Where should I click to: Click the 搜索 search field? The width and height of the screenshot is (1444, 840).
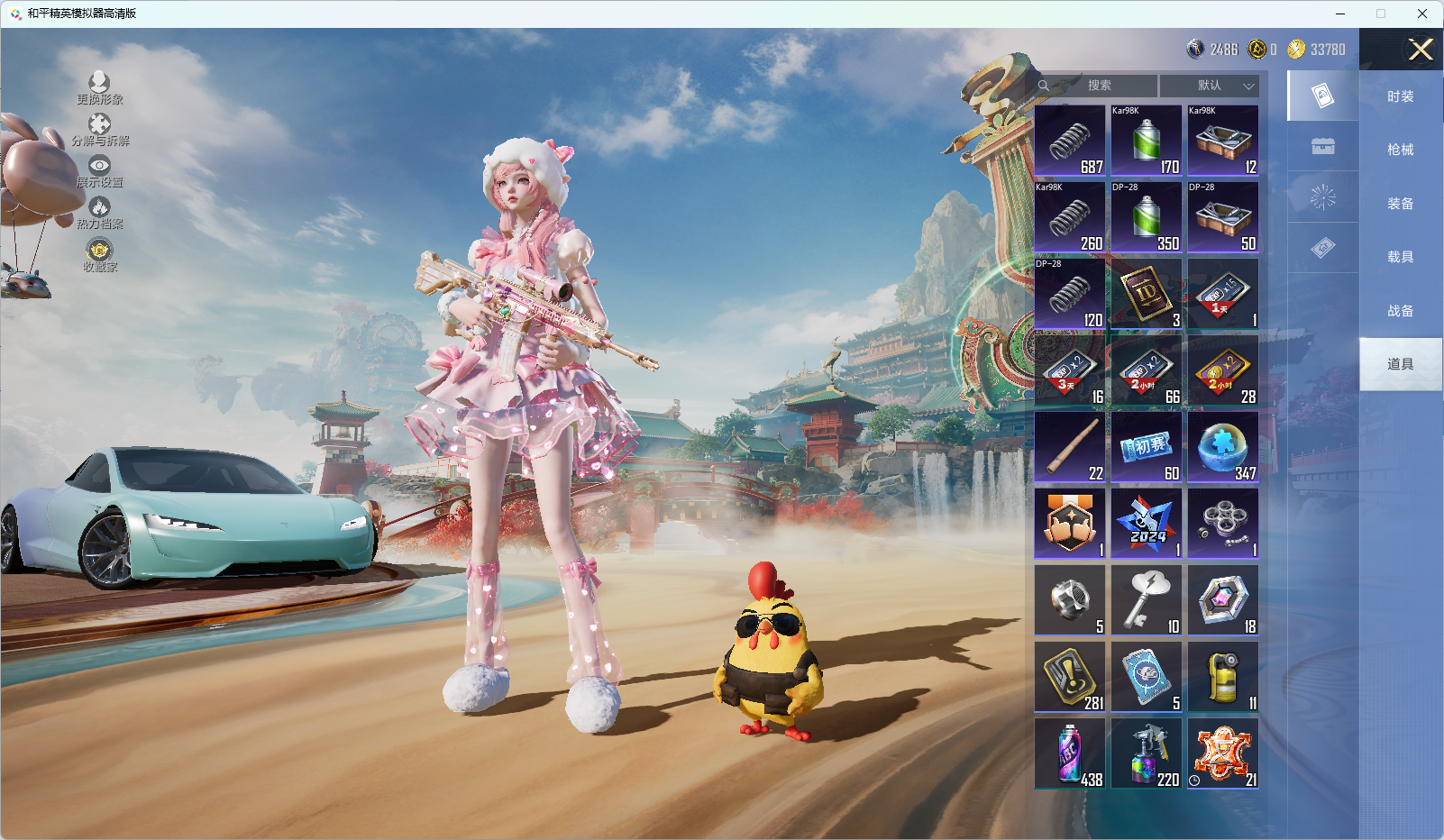pos(1098,86)
